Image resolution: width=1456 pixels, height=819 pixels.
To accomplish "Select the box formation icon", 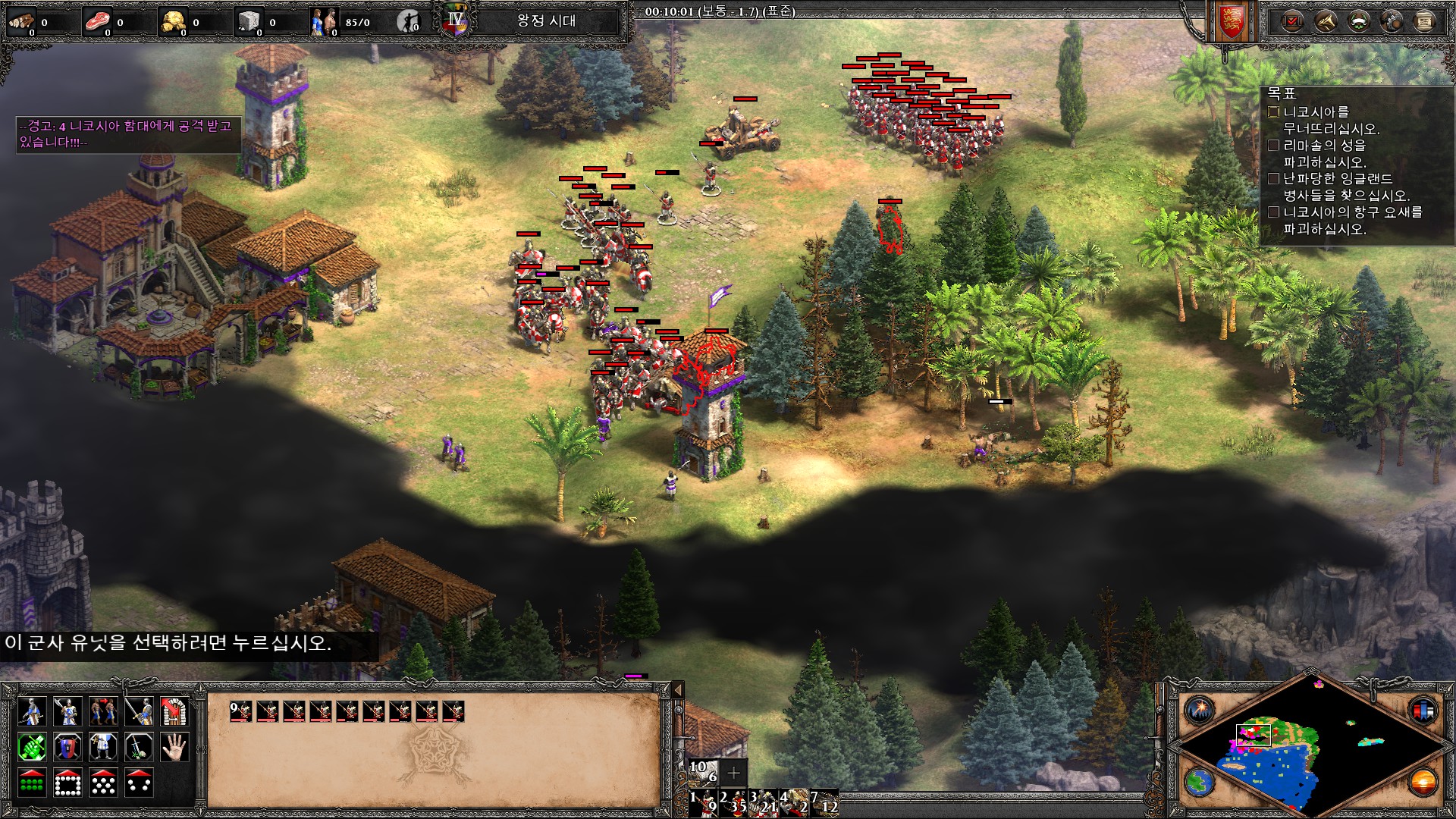I will point(67,783).
